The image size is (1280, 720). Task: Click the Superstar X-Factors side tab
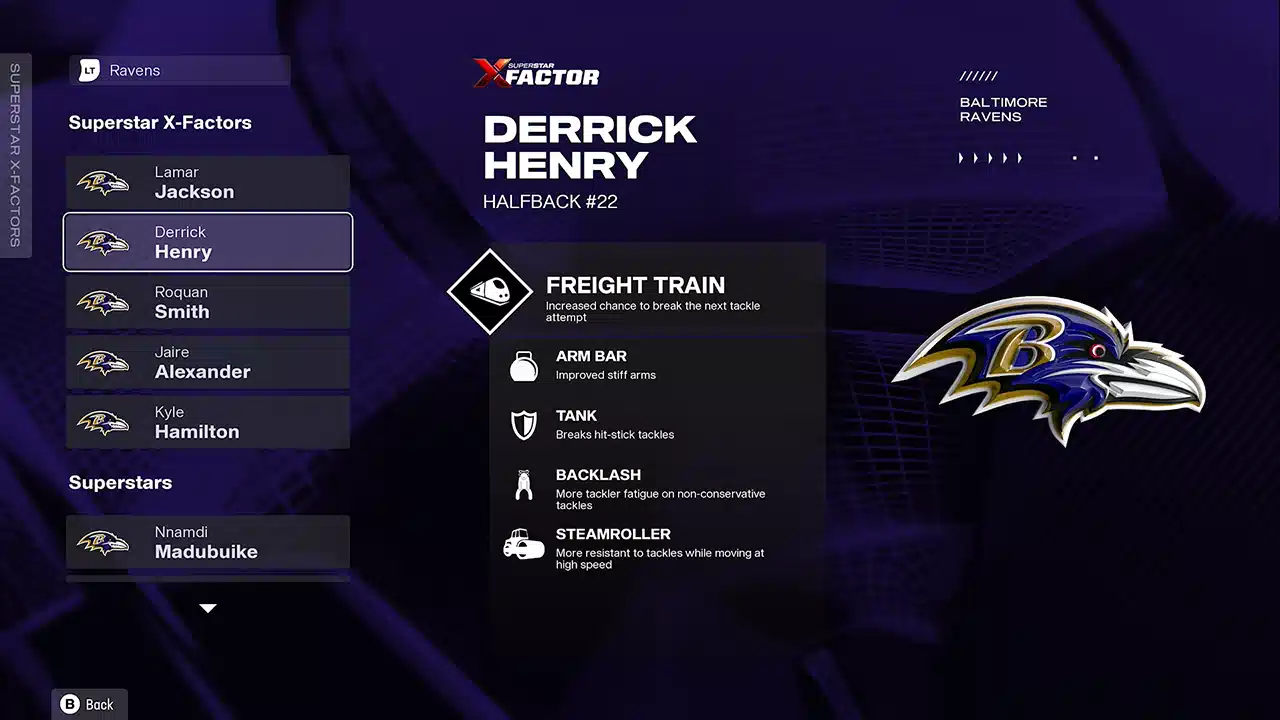point(15,155)
